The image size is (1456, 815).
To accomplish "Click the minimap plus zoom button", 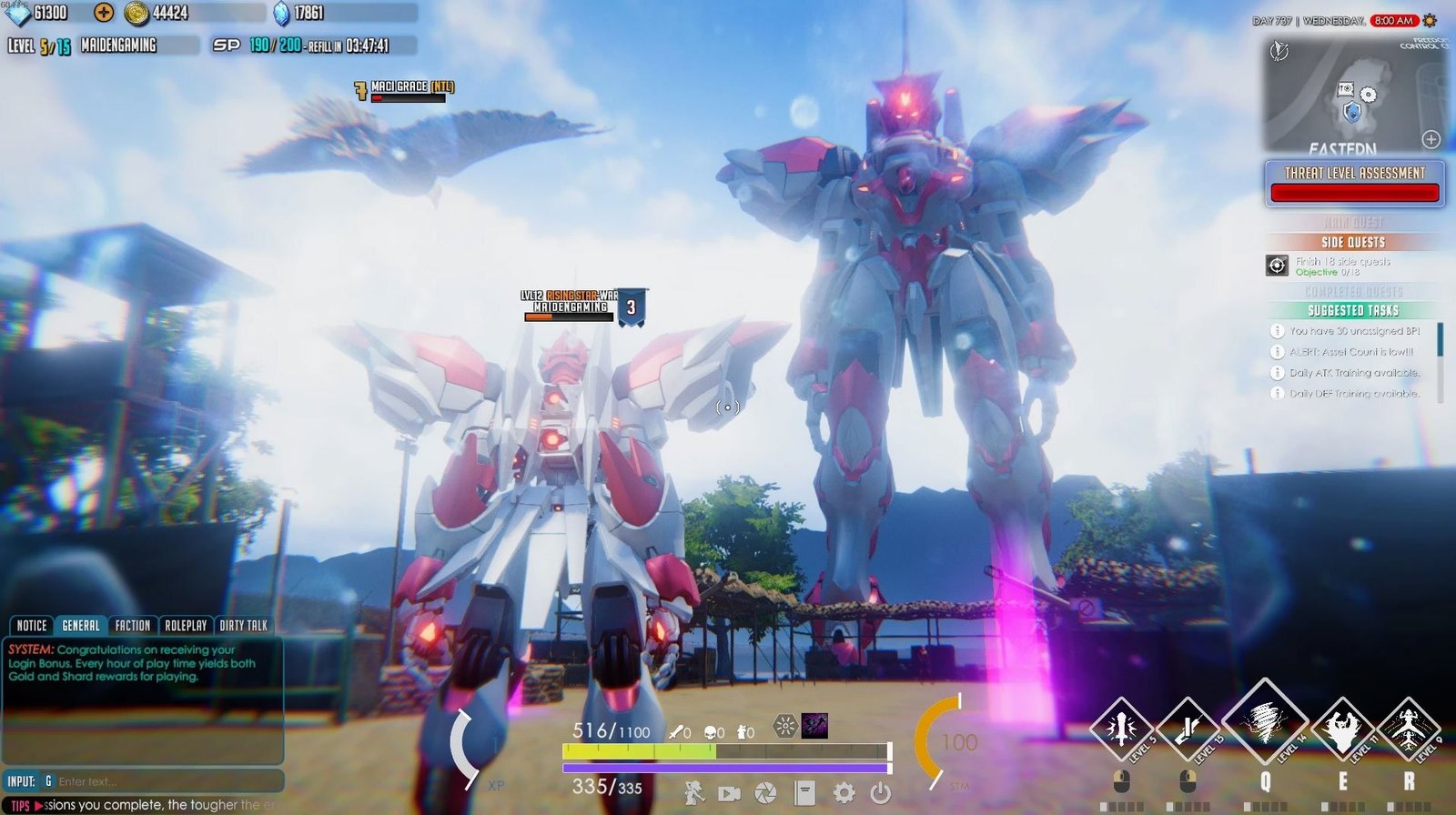I will point(1431,139).
